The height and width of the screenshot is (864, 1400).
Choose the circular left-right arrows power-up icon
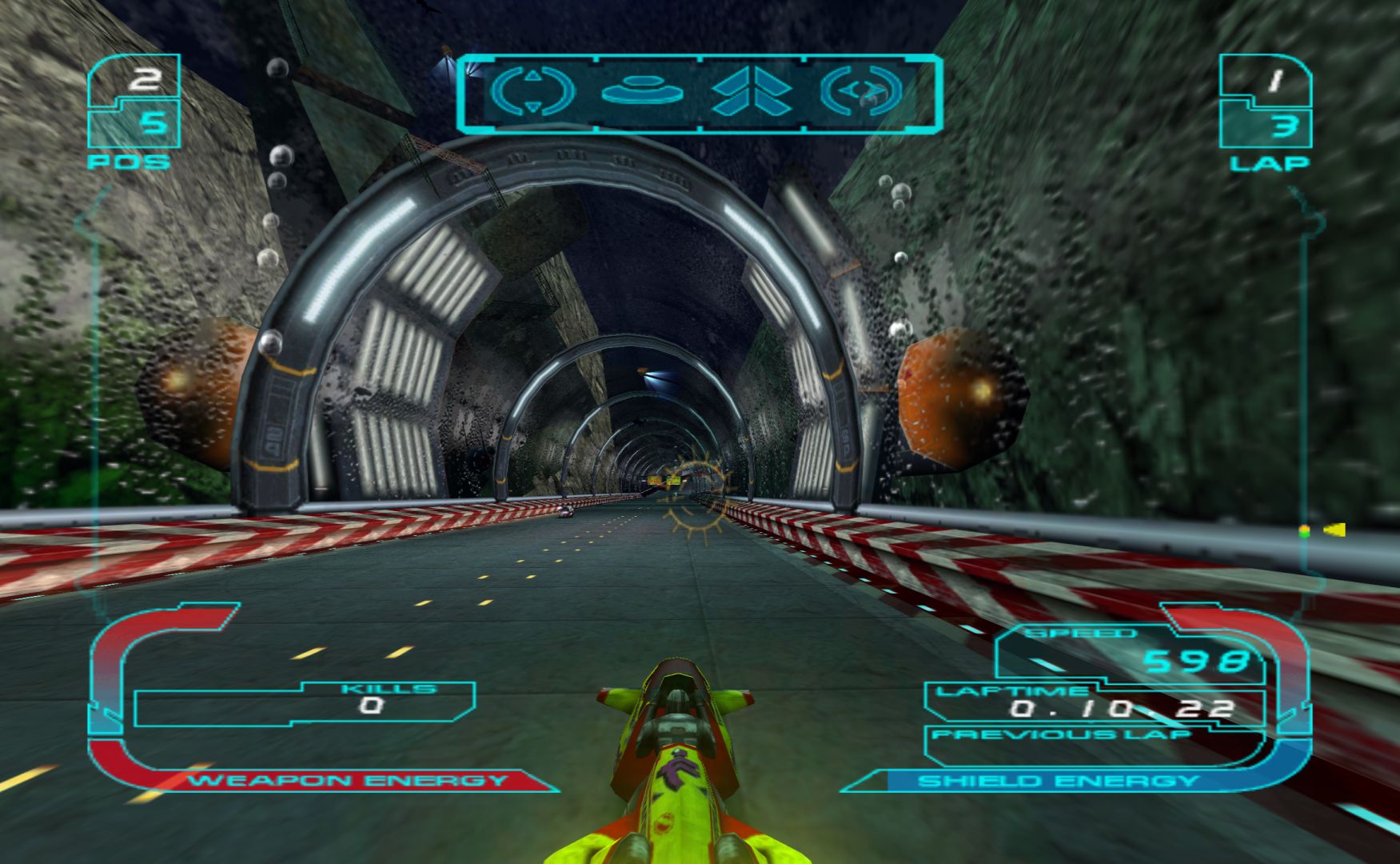coord(862,90)
